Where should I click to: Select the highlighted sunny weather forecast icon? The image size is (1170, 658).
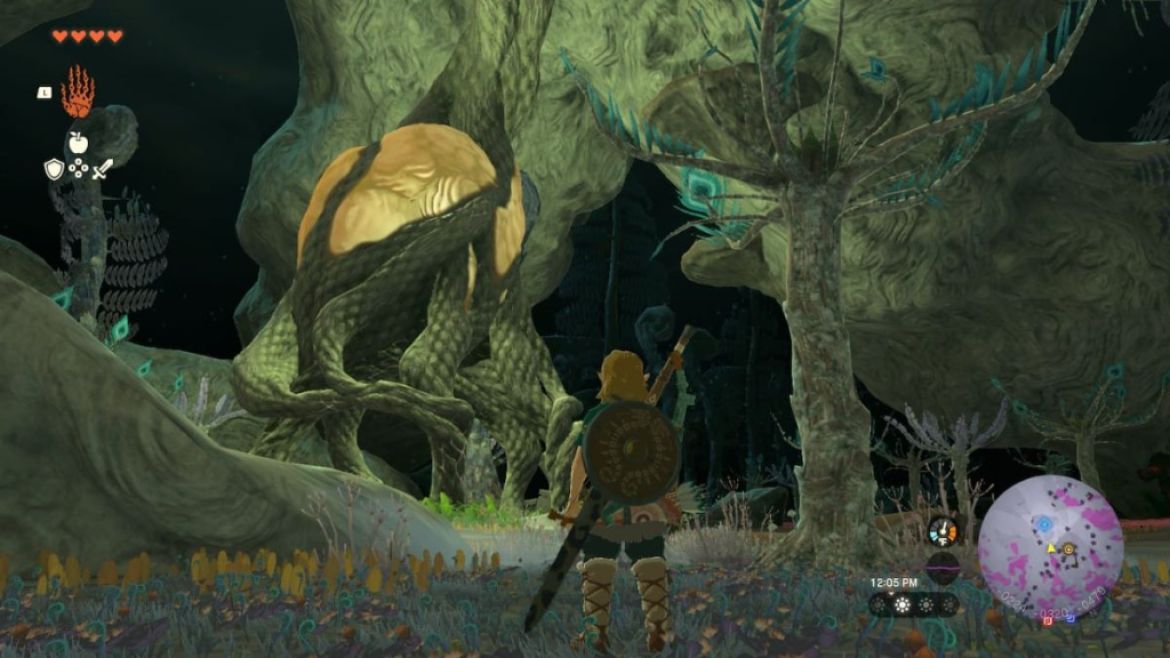905,604
